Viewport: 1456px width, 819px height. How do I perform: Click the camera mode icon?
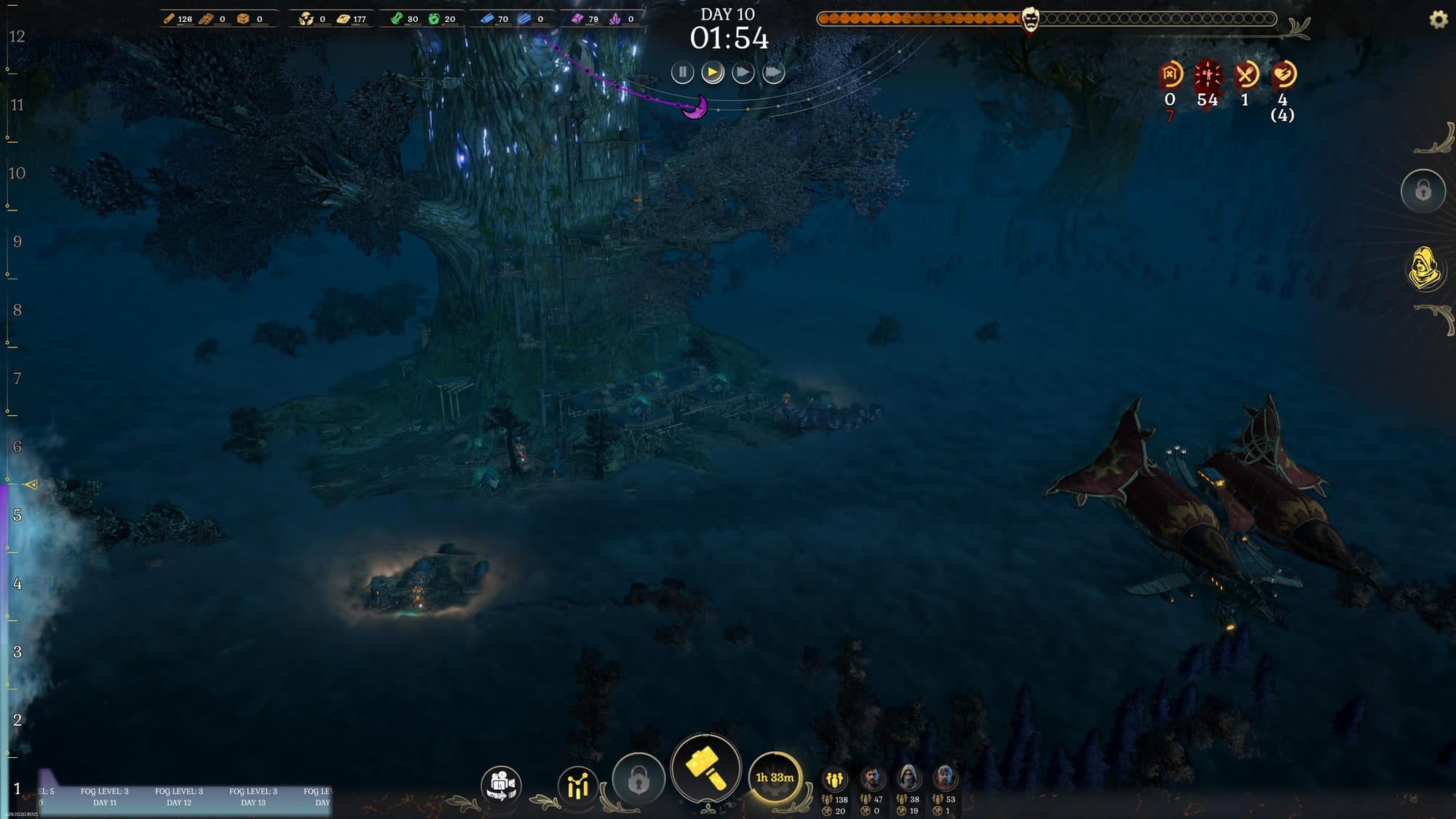click(x=501, y=786)
